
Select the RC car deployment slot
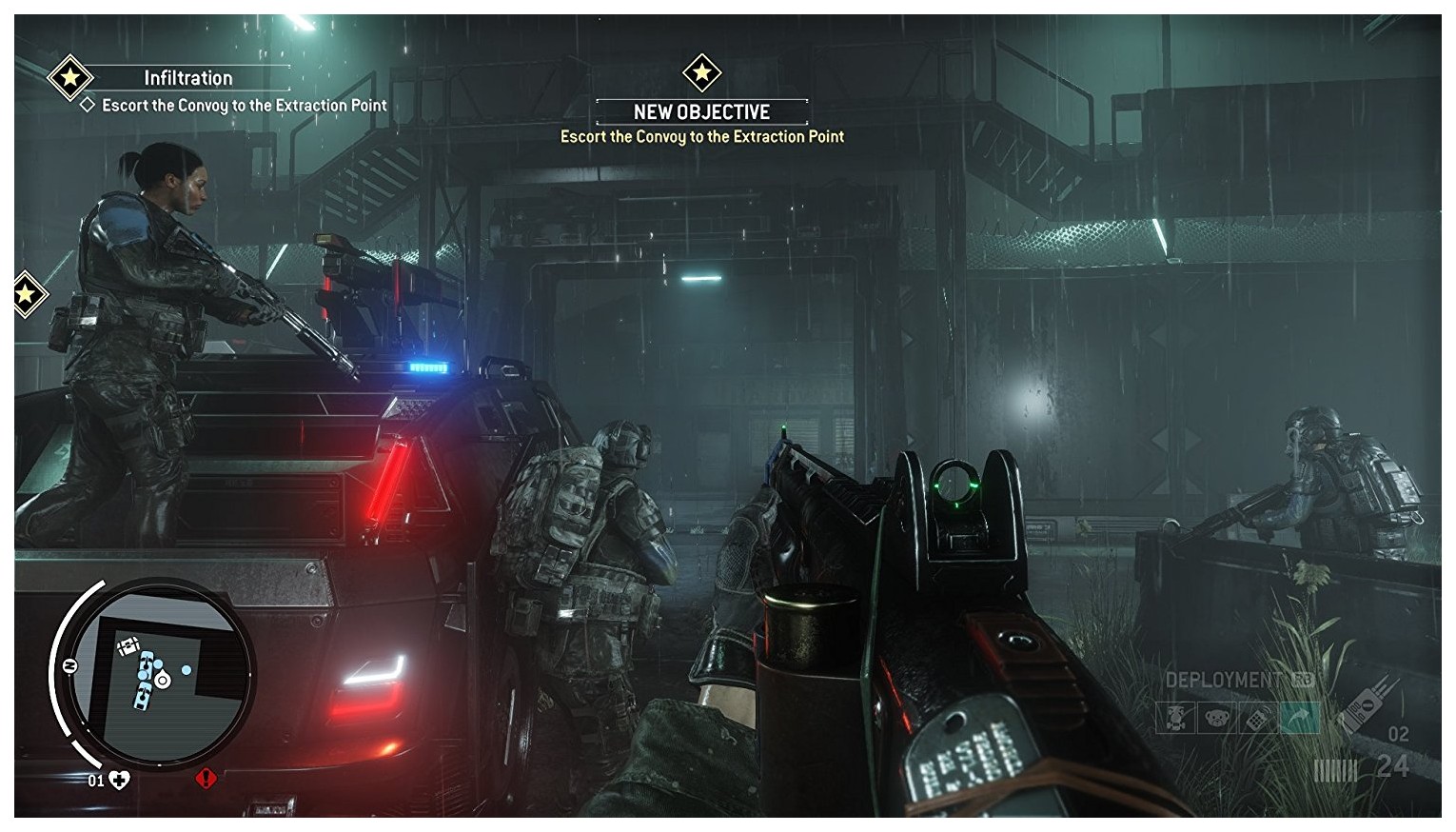click(x=1174, y=718)
